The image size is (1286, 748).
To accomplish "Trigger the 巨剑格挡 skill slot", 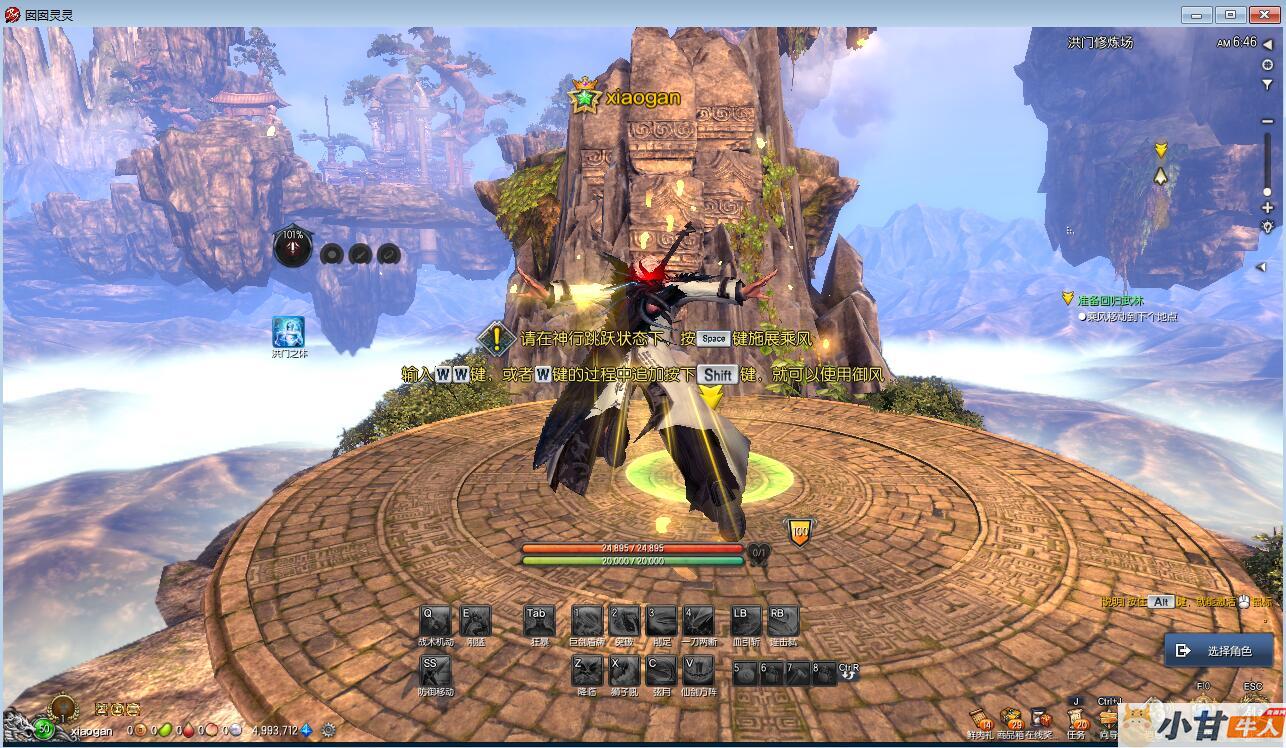I will click(x=587, y=620).
